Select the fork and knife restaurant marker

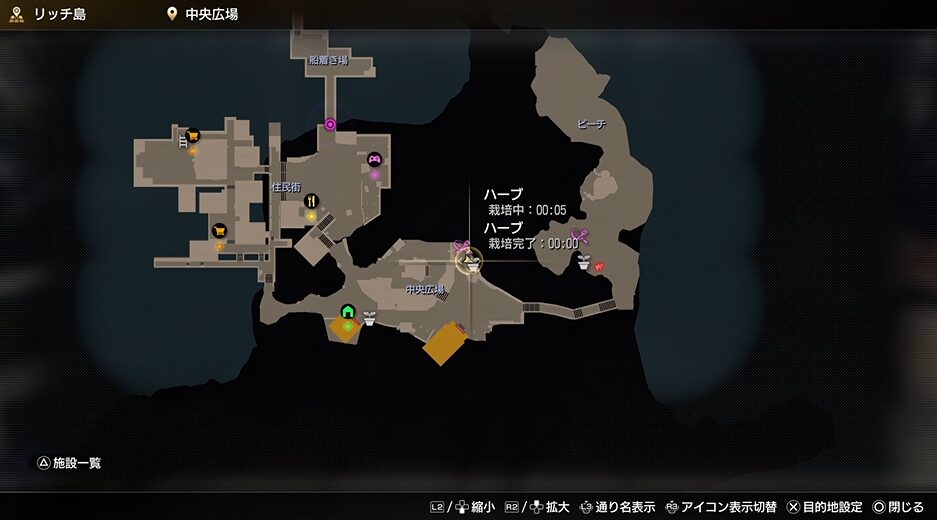(311, 200)
